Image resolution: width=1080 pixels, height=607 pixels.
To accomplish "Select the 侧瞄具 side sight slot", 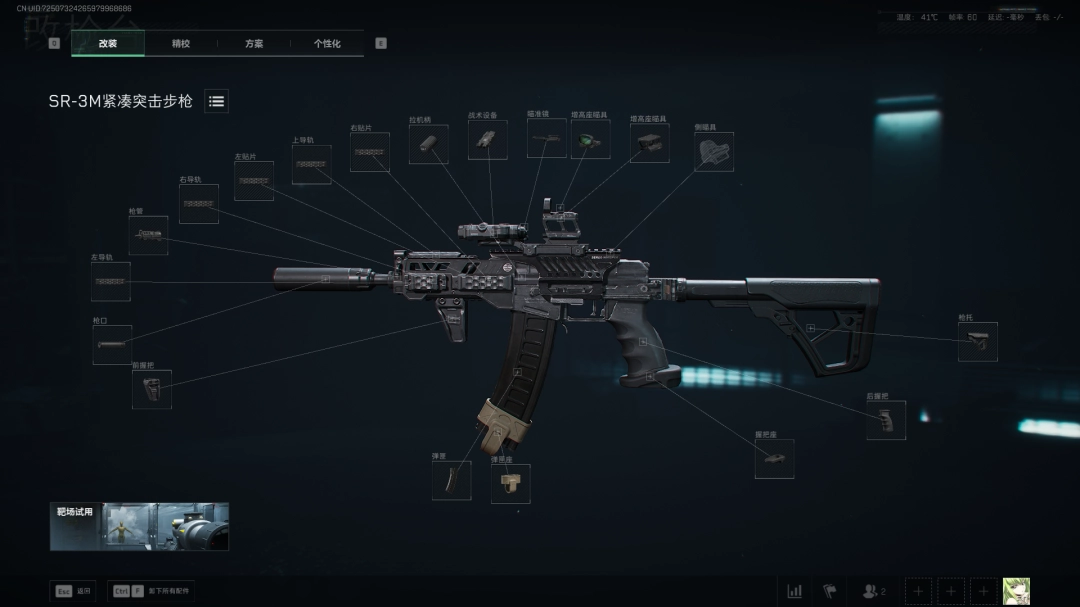I will pyautogui.click(x=714, y=152).
